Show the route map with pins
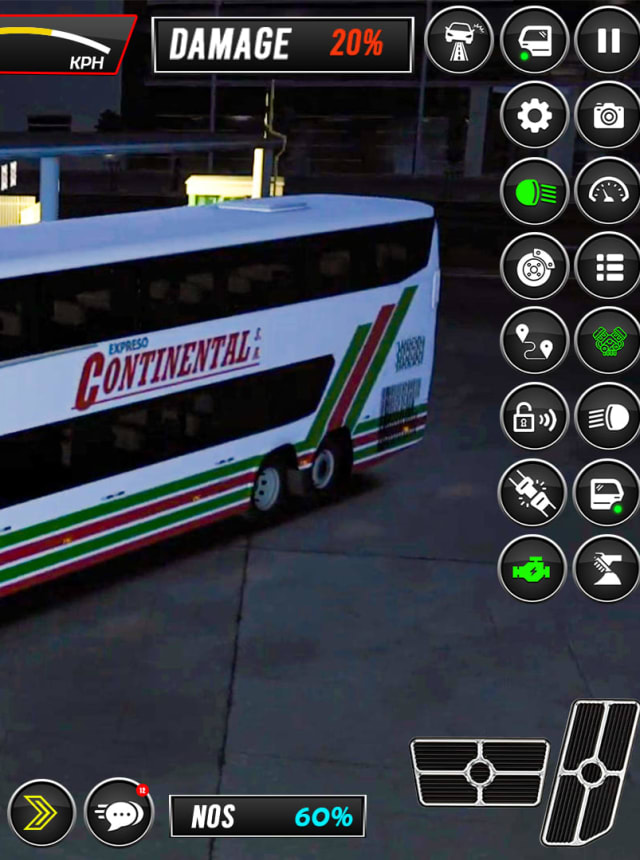The height and width of the screenshot is (860, 640). coord(534,341)
